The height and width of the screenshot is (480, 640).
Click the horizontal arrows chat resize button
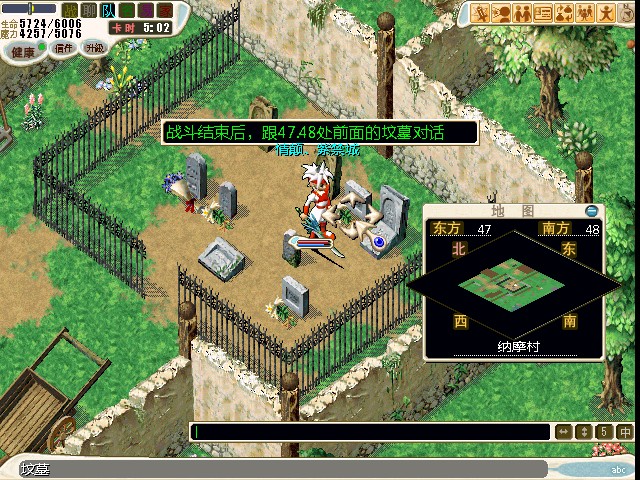click(x=564, y=432)
